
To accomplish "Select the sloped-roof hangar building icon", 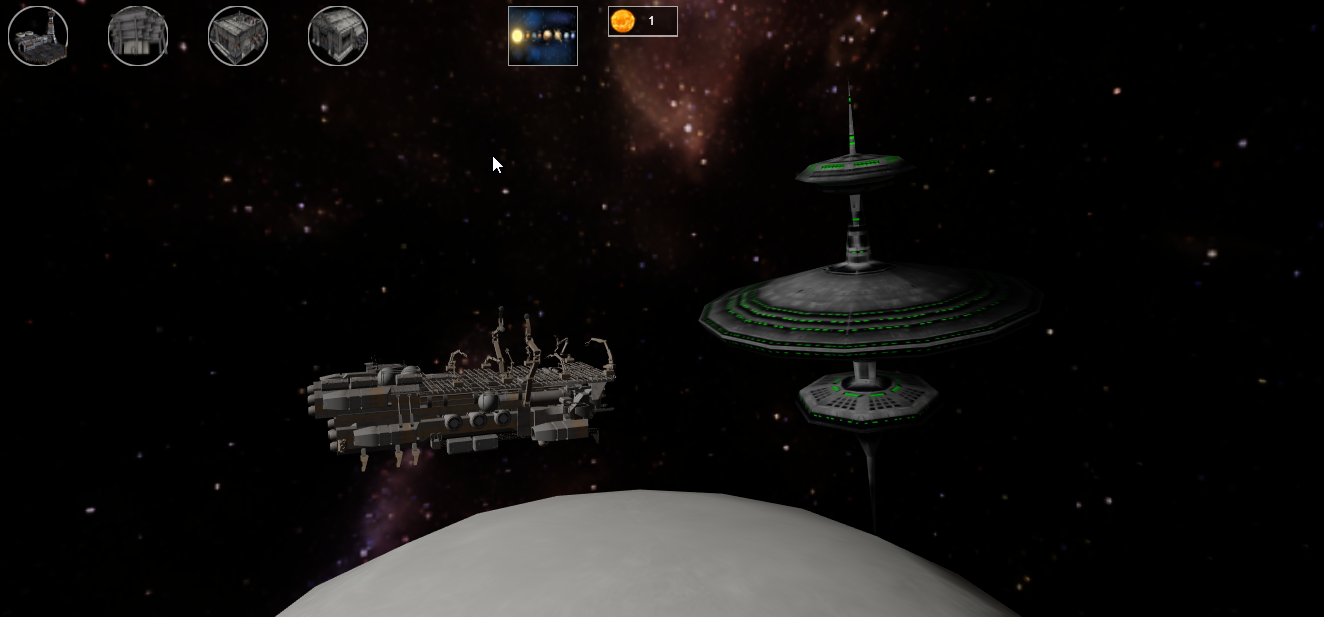I will [x=338, y=36].
